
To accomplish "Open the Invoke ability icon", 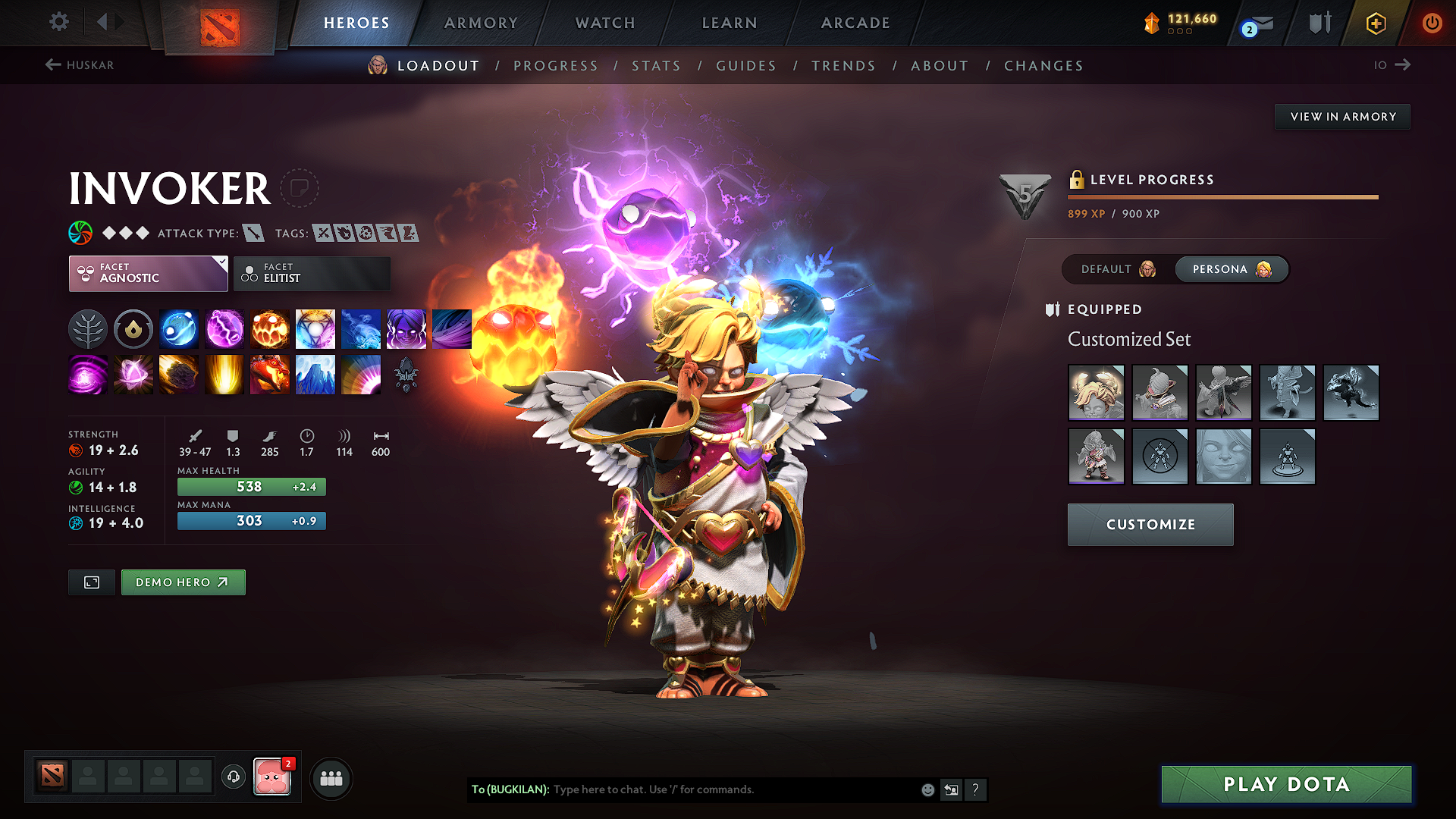I will pos(315,328).
